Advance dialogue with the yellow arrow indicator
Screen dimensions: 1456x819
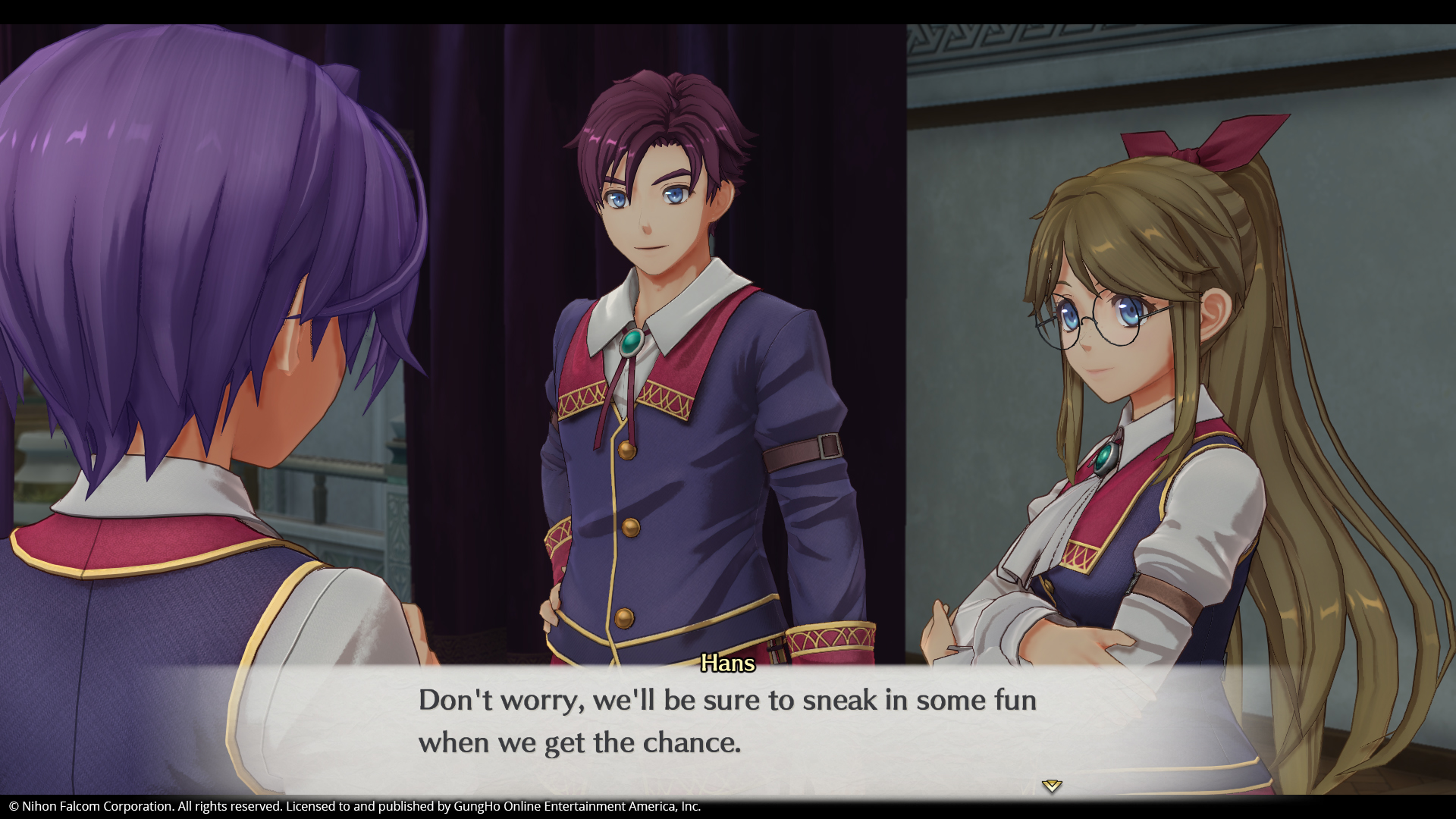click(1051, 786)
